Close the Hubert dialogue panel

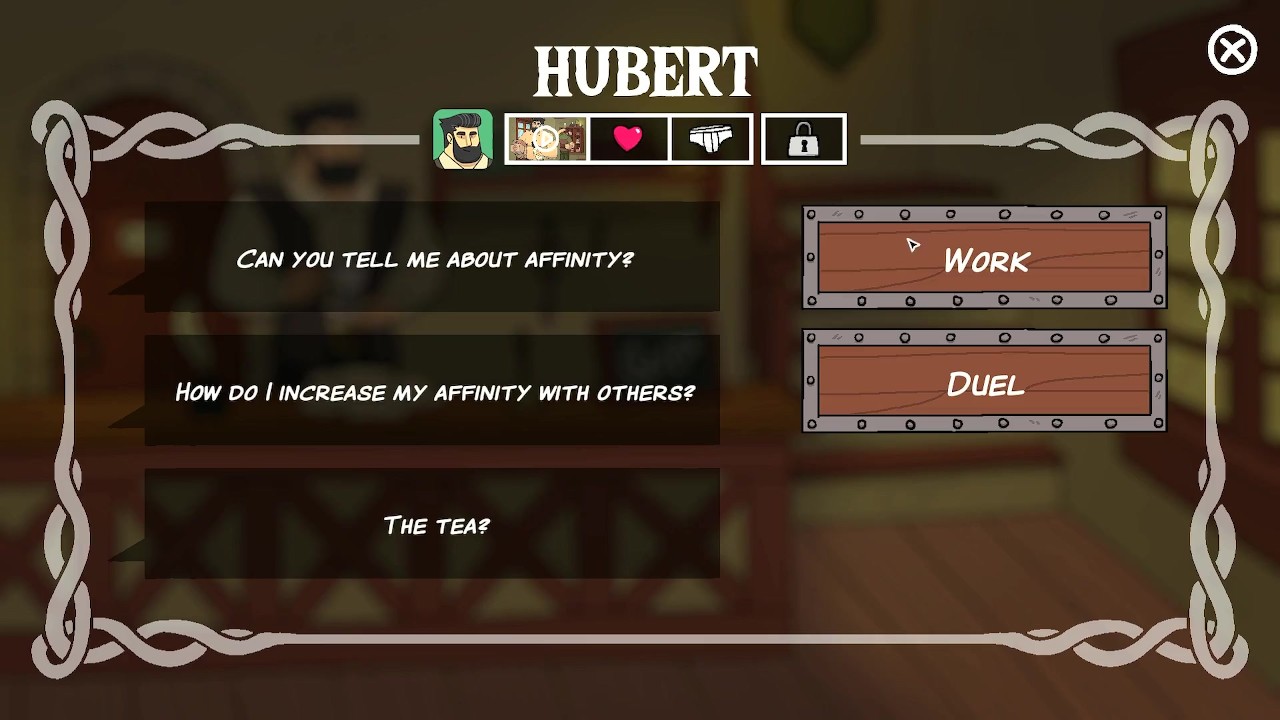1232,51
